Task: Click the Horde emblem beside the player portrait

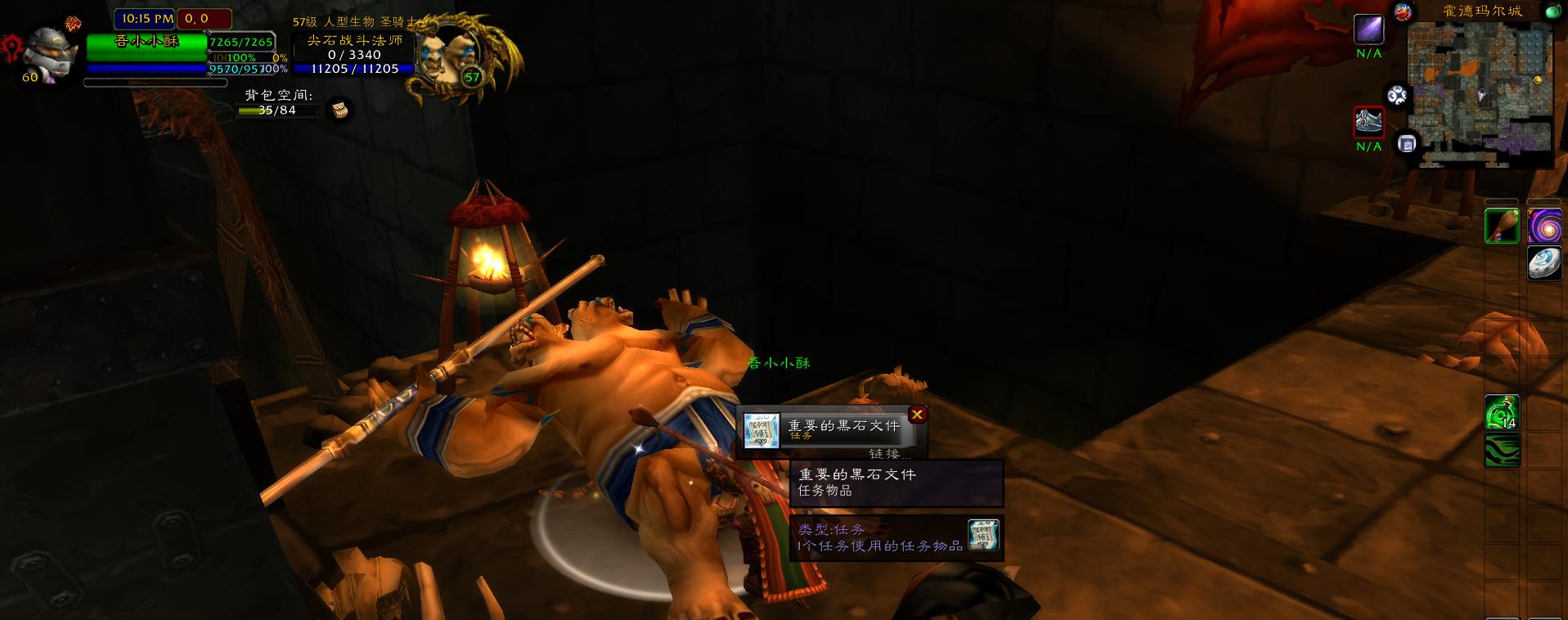Action: [11, 45]
